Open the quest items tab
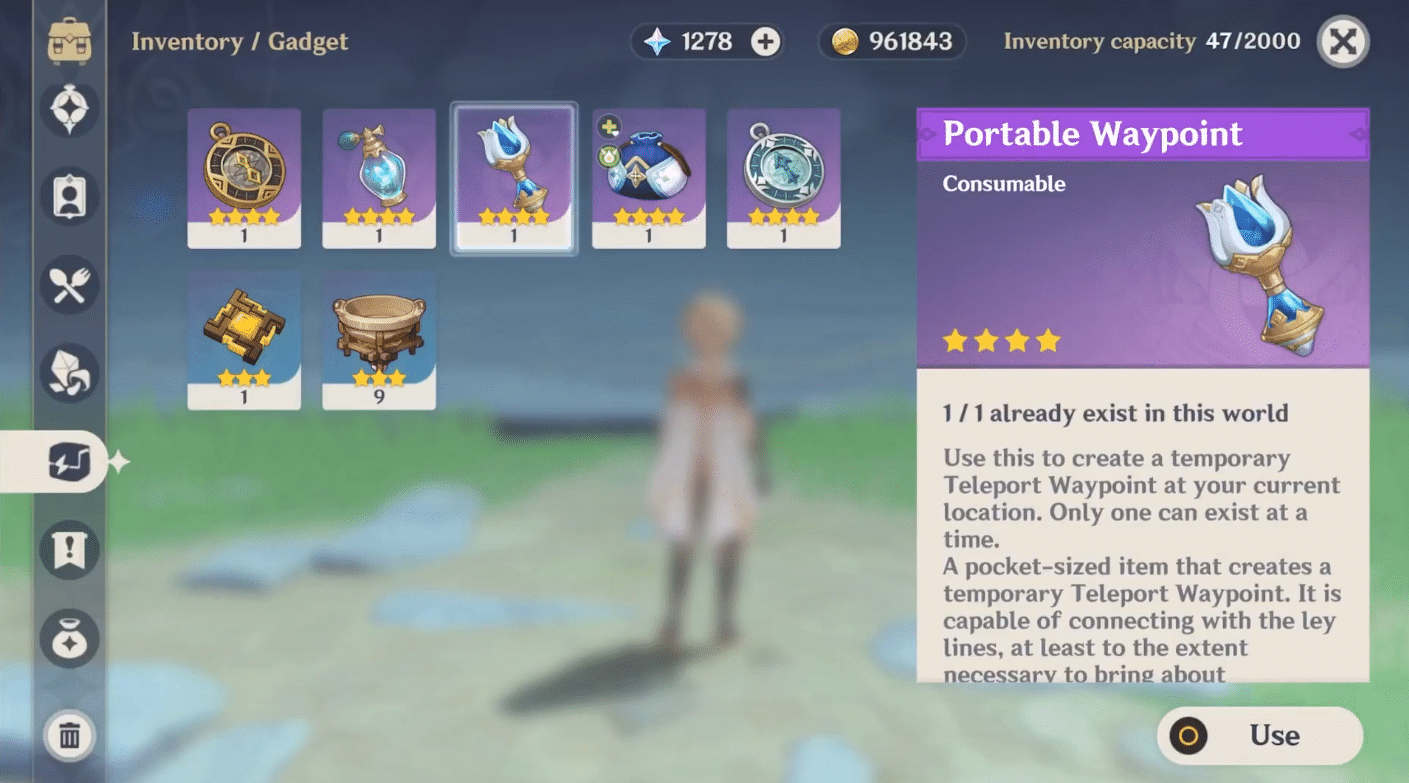The width and height of the screenshot is (1409, 783). (x=70, y=550)
